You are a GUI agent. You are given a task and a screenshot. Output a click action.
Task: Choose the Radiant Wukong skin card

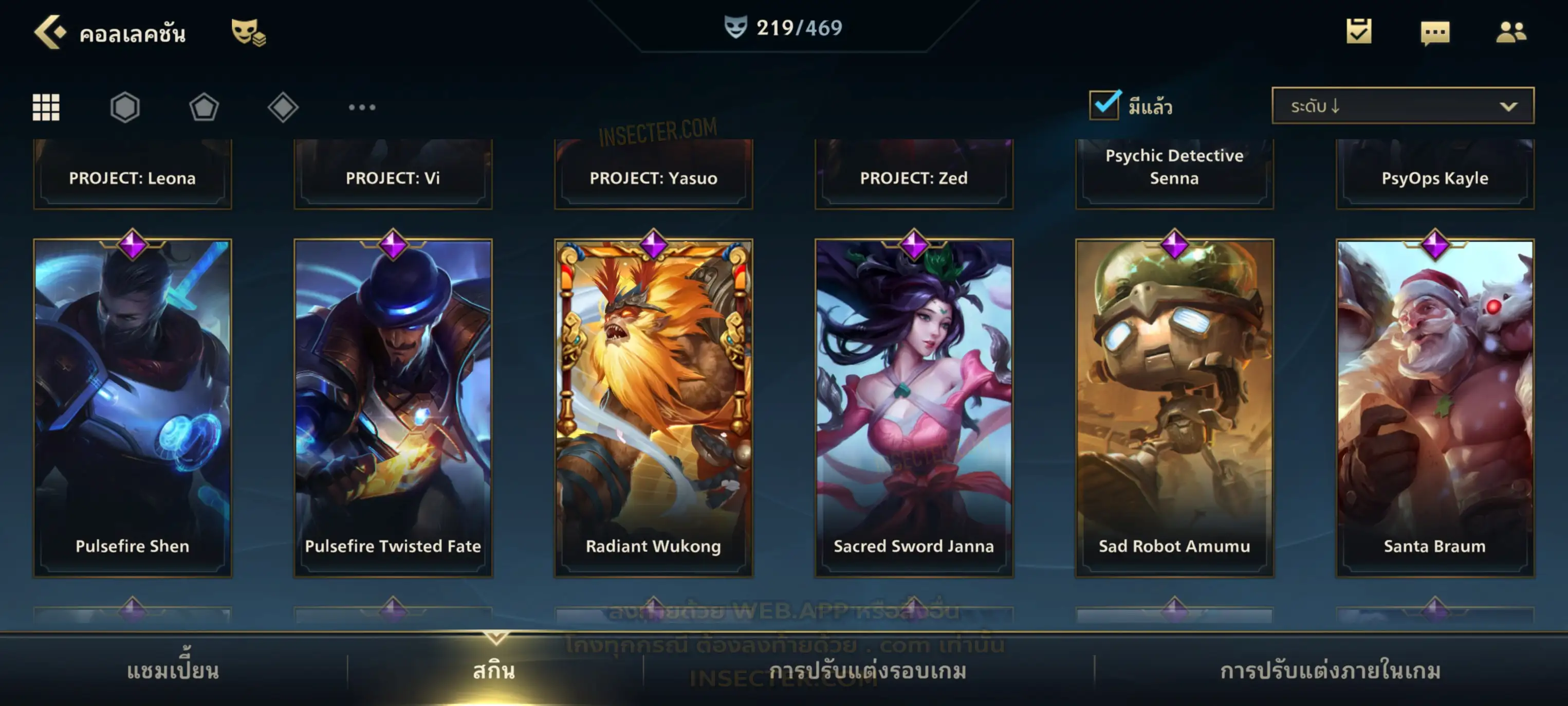click(x=653, y=407)
